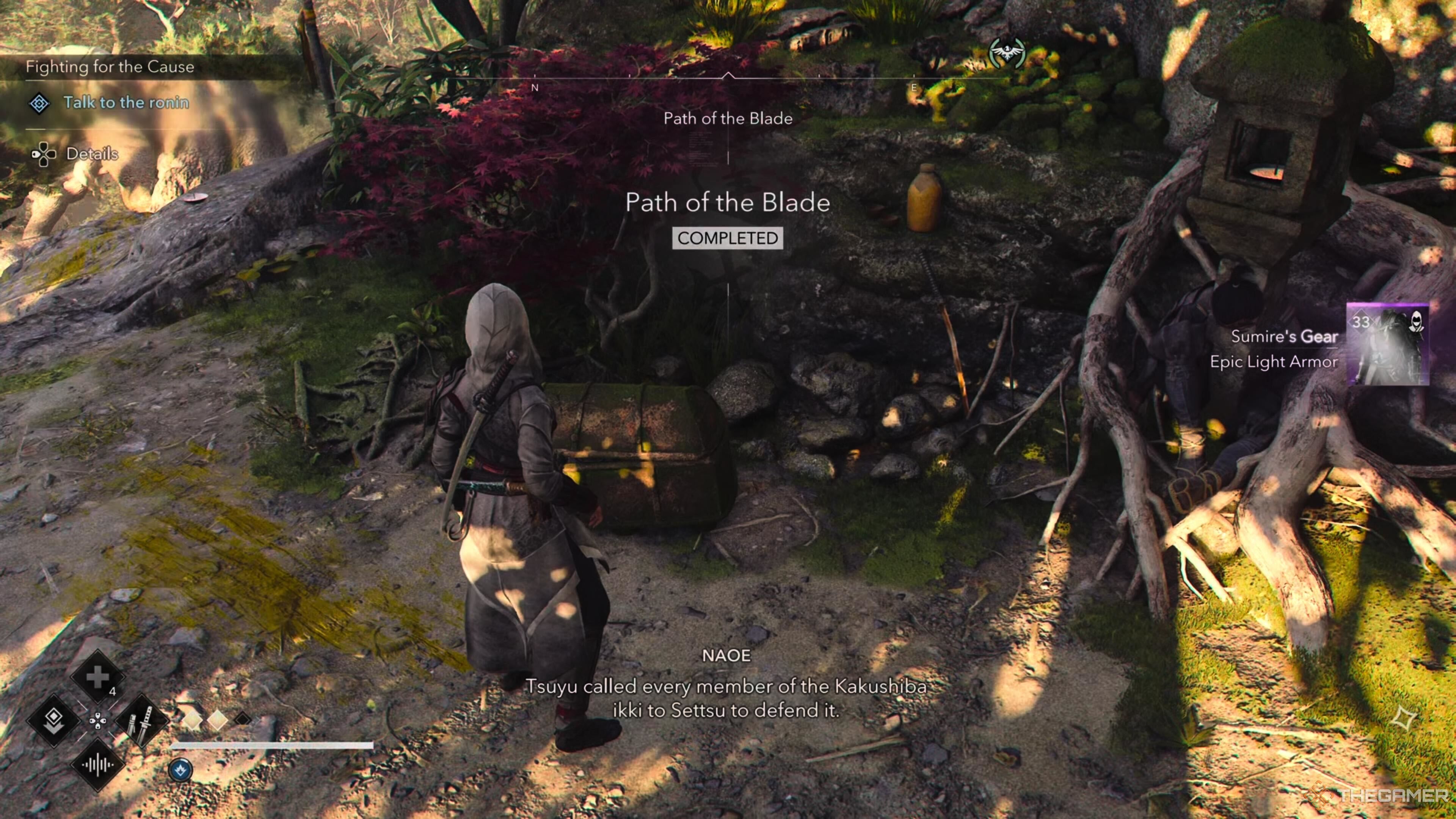Click the Path of the Blade compass label

728,118
